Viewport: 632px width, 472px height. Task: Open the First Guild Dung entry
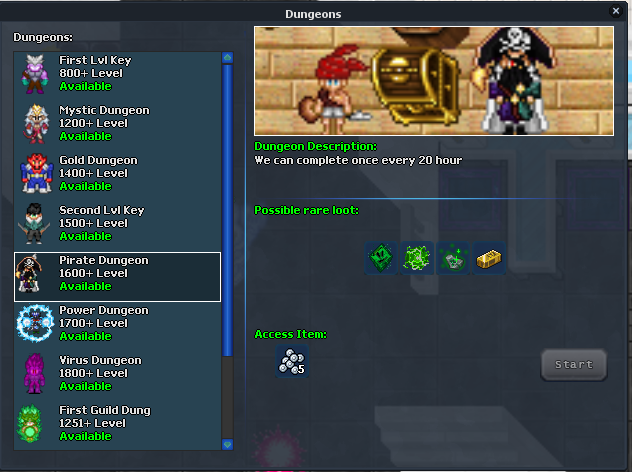coord(117,424)
